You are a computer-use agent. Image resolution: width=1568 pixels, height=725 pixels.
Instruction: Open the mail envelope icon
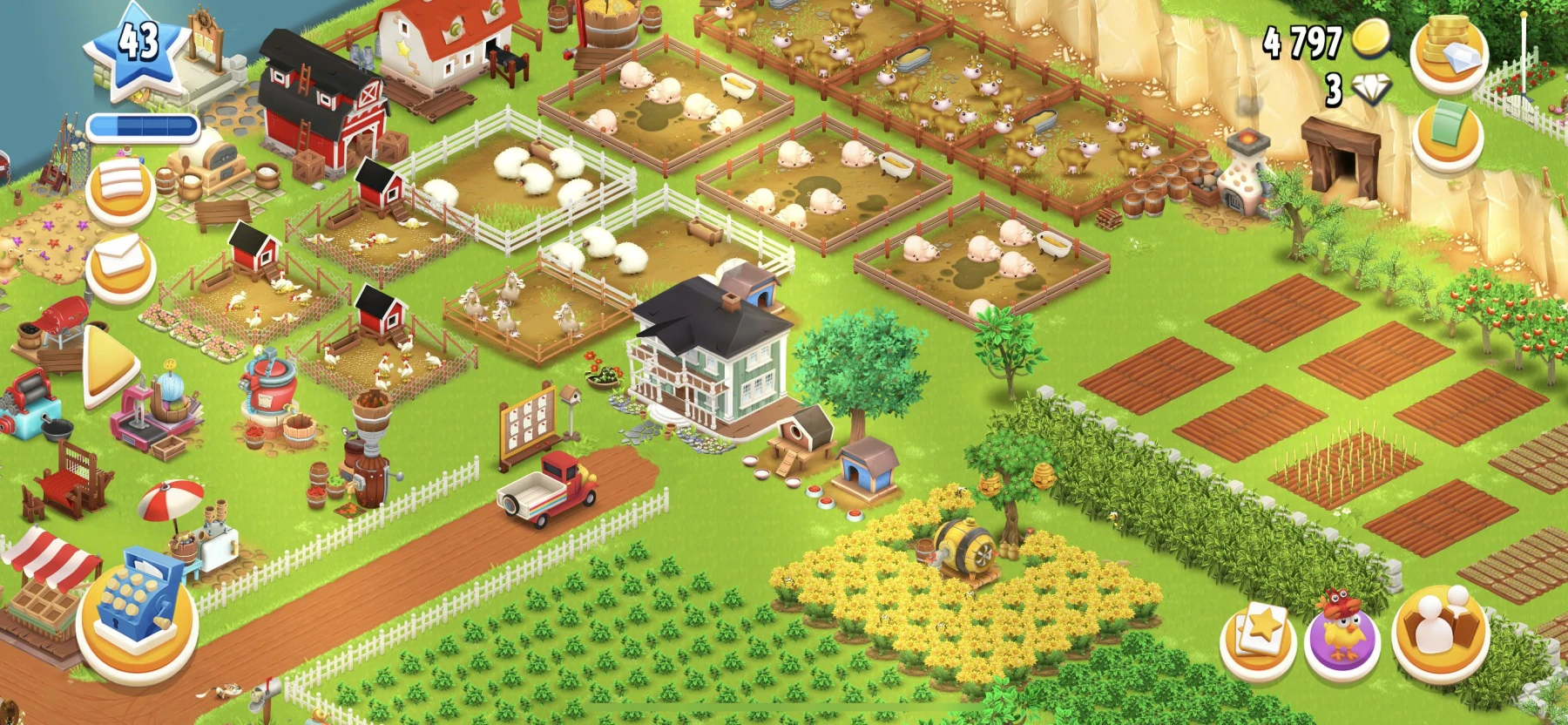pos(118,266)
